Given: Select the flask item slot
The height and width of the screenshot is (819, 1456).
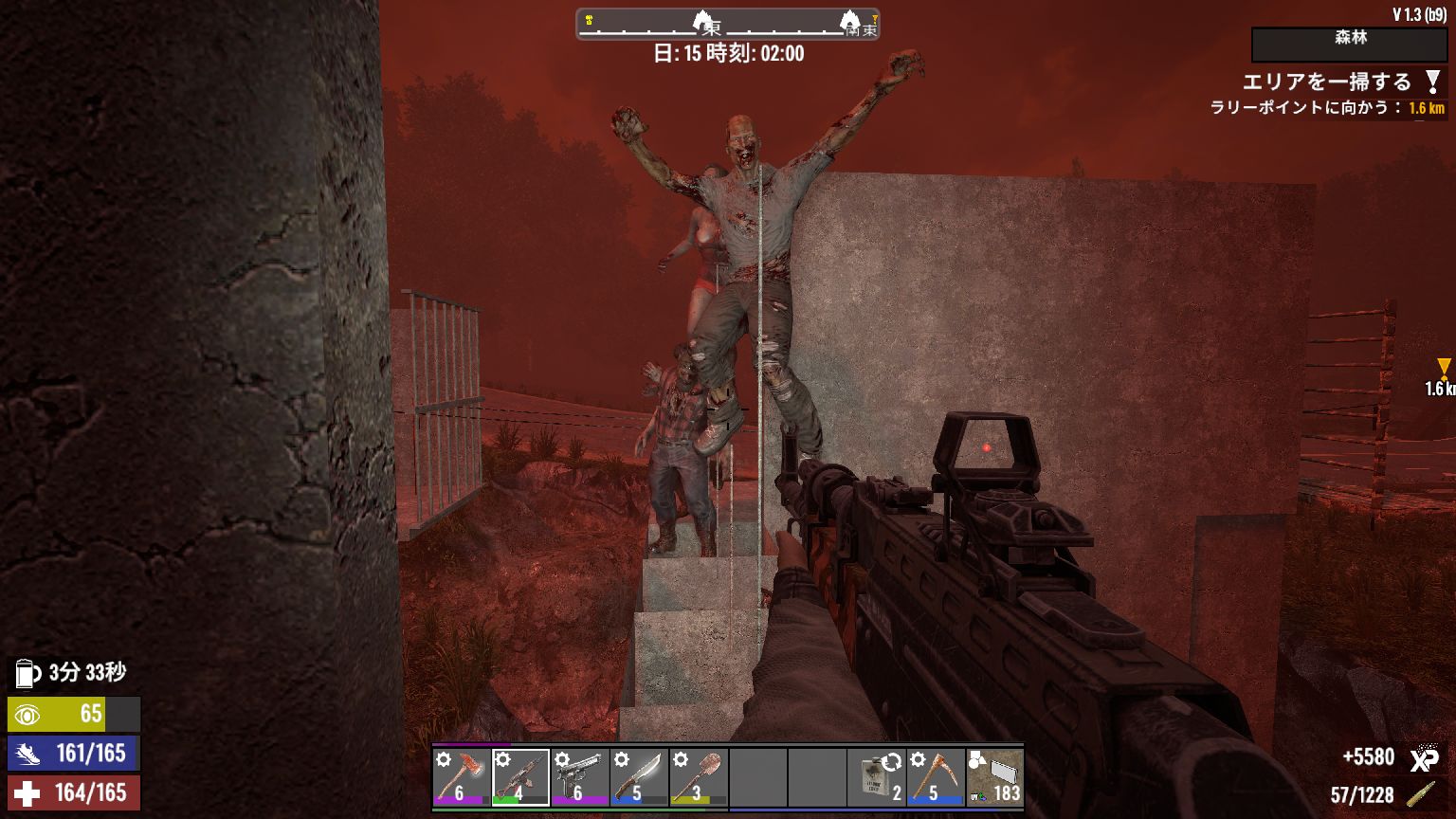Looking at the screenshot, I should click(x=877, y=777).
